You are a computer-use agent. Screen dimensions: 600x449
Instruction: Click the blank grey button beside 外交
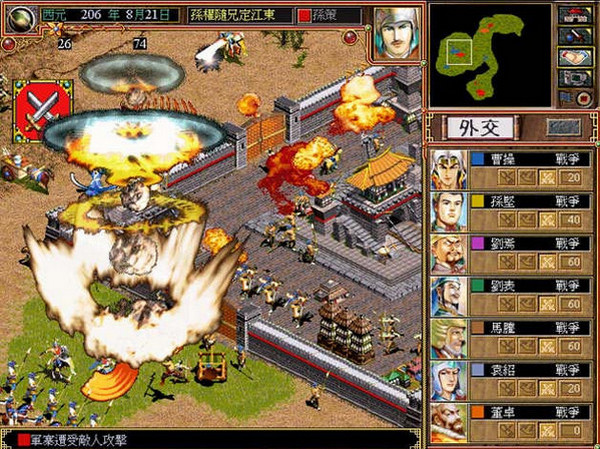pos(563,127)
